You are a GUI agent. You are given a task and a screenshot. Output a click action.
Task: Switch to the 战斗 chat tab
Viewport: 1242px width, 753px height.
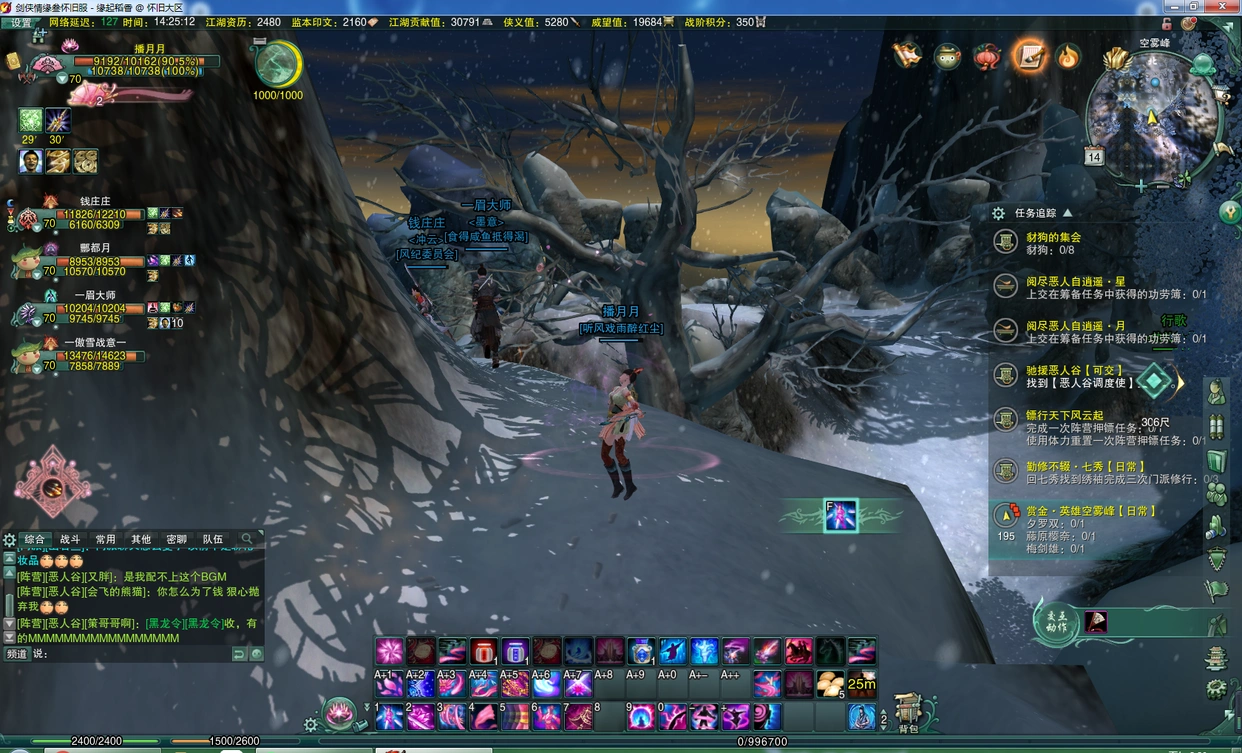[x=70, y=540]
